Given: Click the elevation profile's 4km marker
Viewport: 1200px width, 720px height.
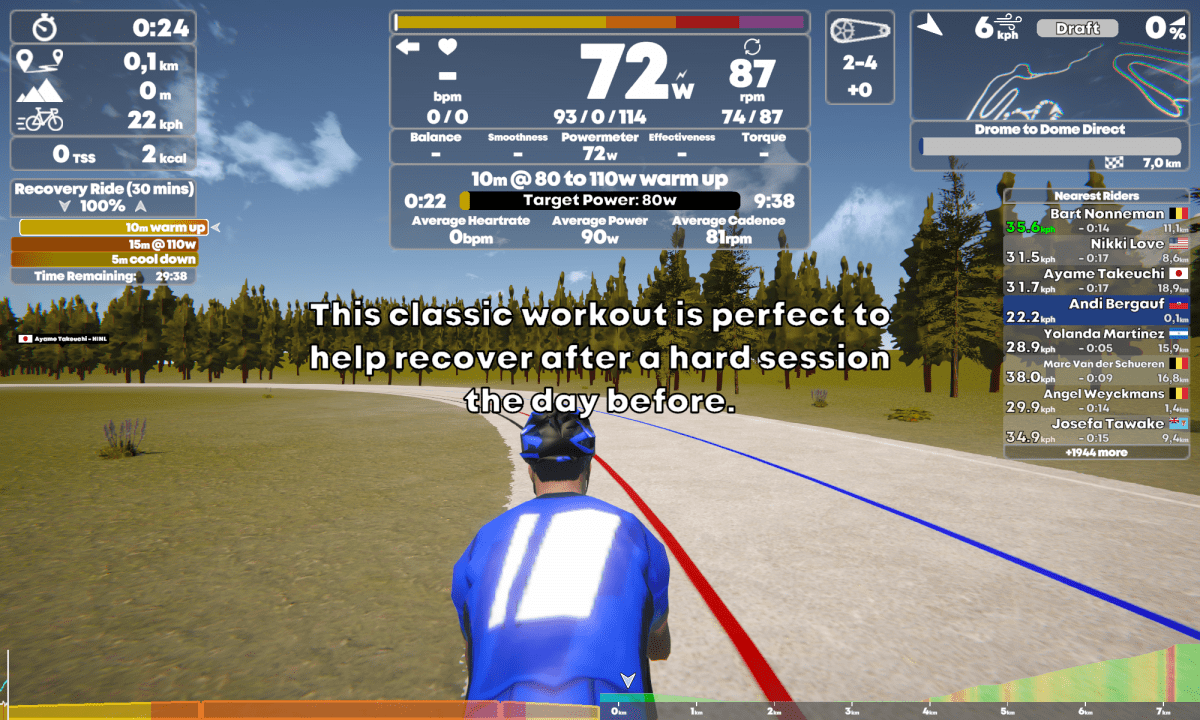Looking at the screenshot, I should click(930, 710).
